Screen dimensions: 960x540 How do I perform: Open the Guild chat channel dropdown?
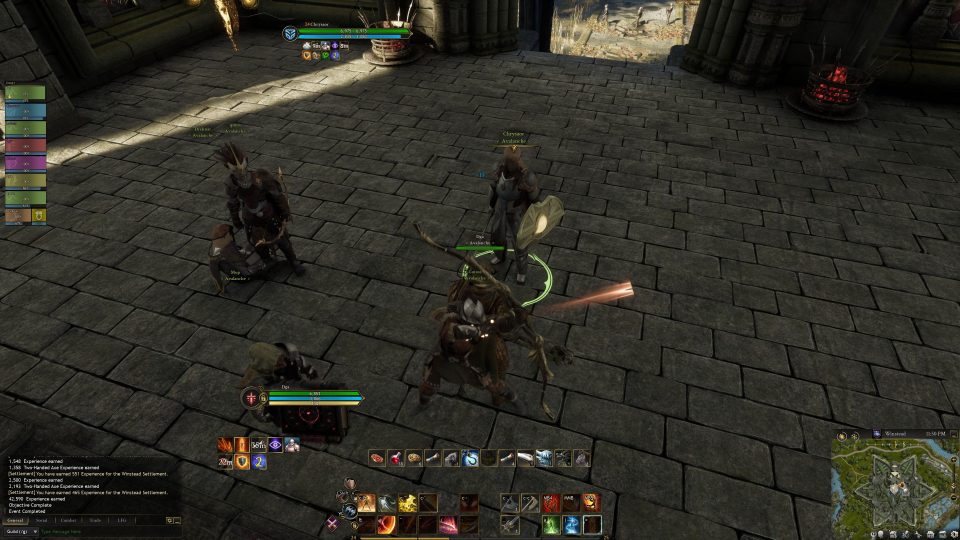(x=18, y=531)
